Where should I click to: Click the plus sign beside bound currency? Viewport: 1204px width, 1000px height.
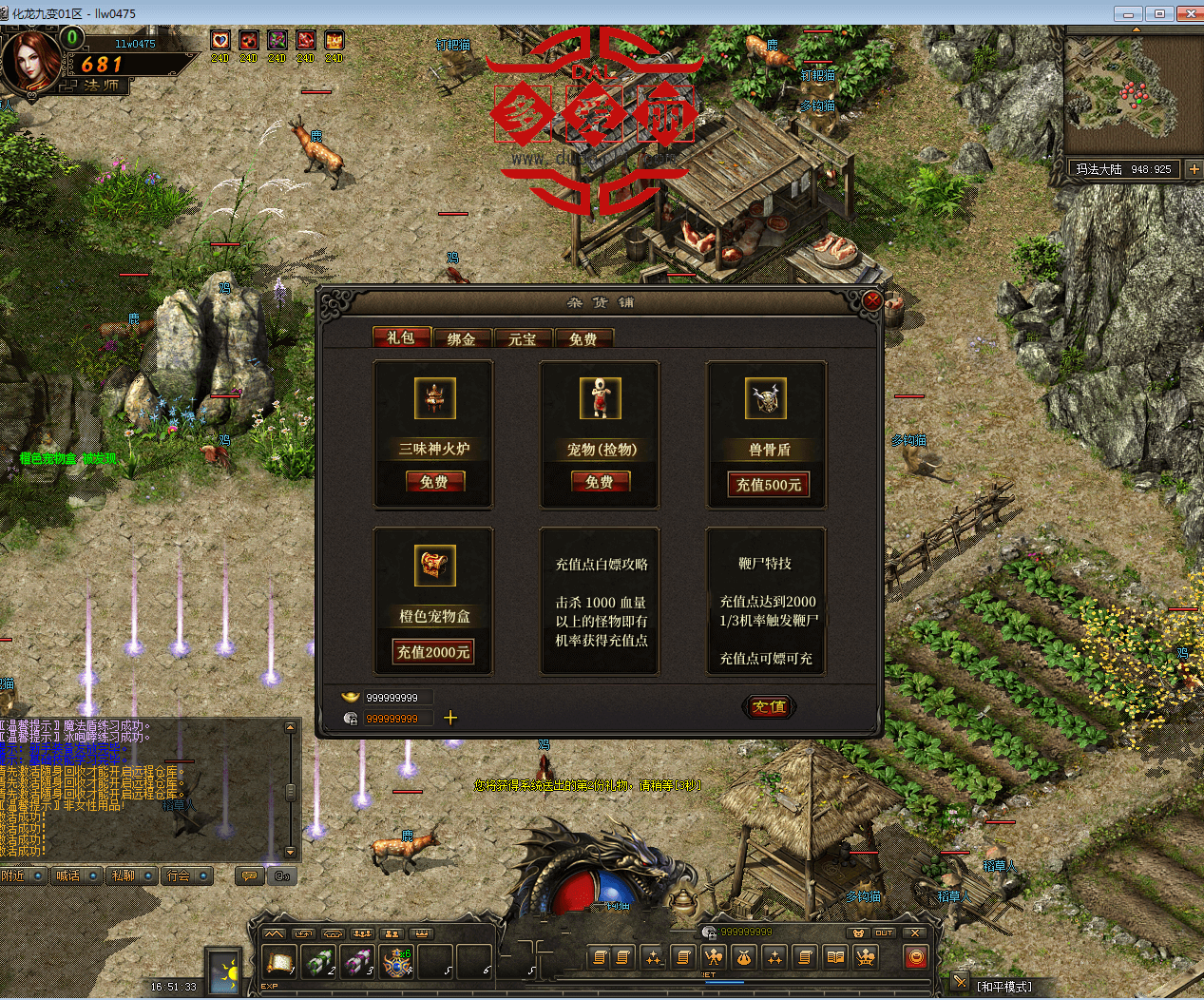pyautogui.click(x=450, y=718)
